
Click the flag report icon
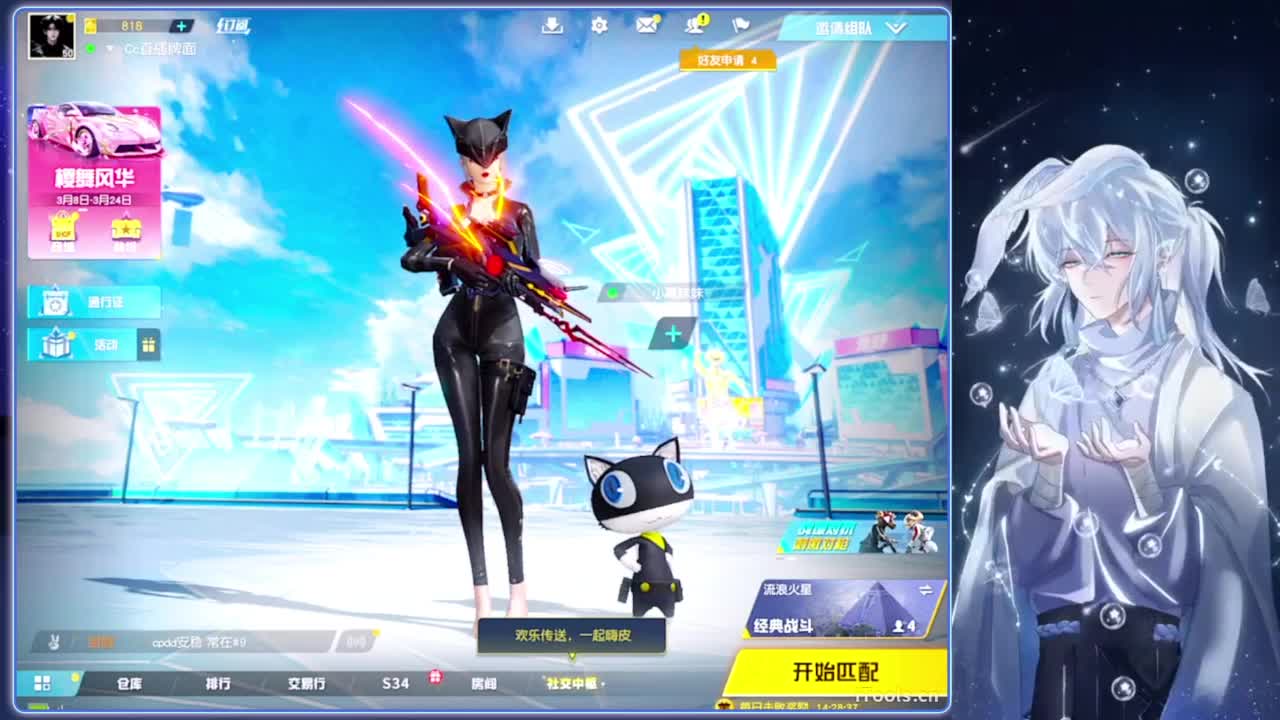point(738,27)
